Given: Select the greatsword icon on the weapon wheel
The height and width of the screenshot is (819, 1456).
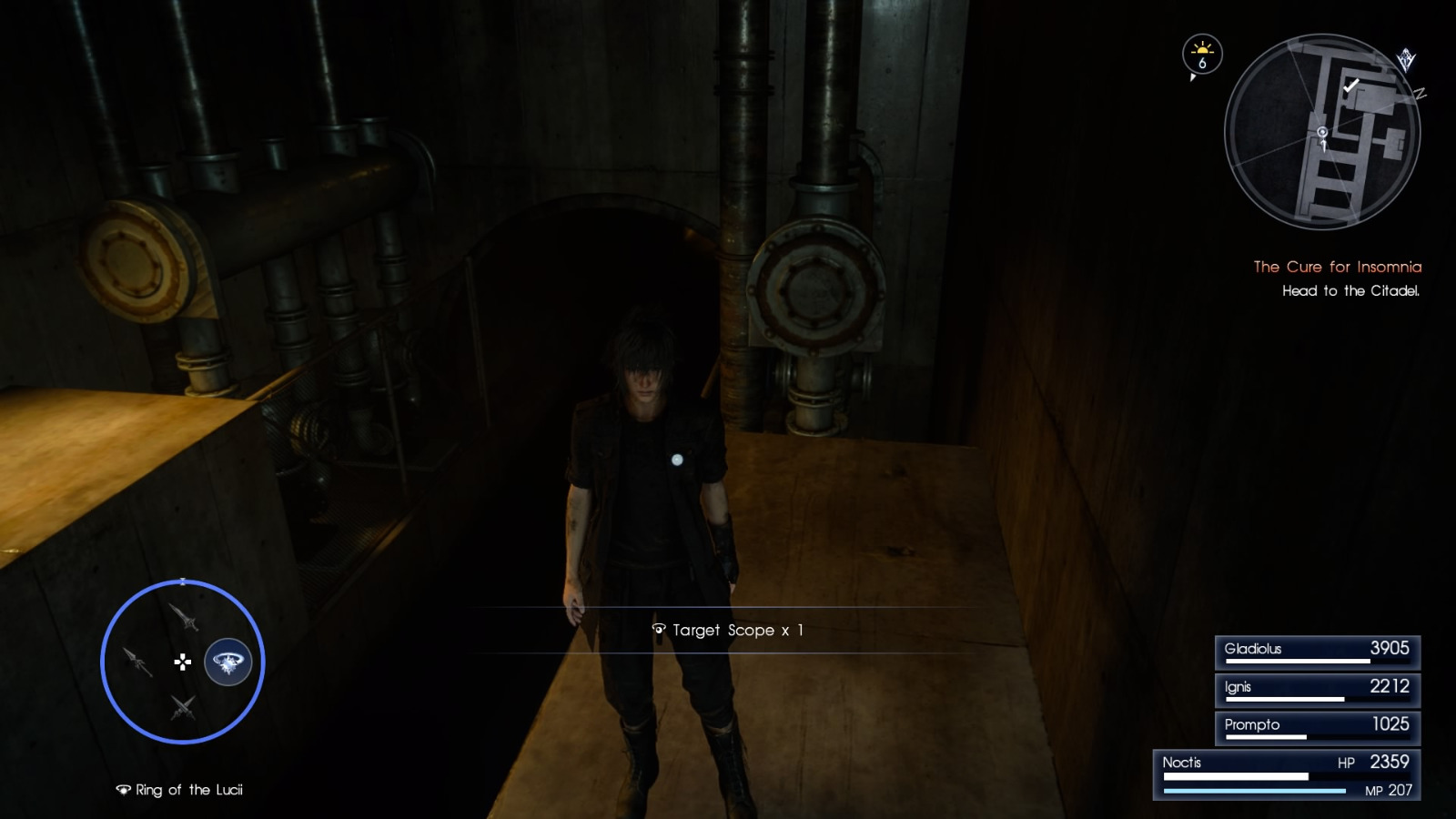Looking at the screenshot, I should point(185,619).
